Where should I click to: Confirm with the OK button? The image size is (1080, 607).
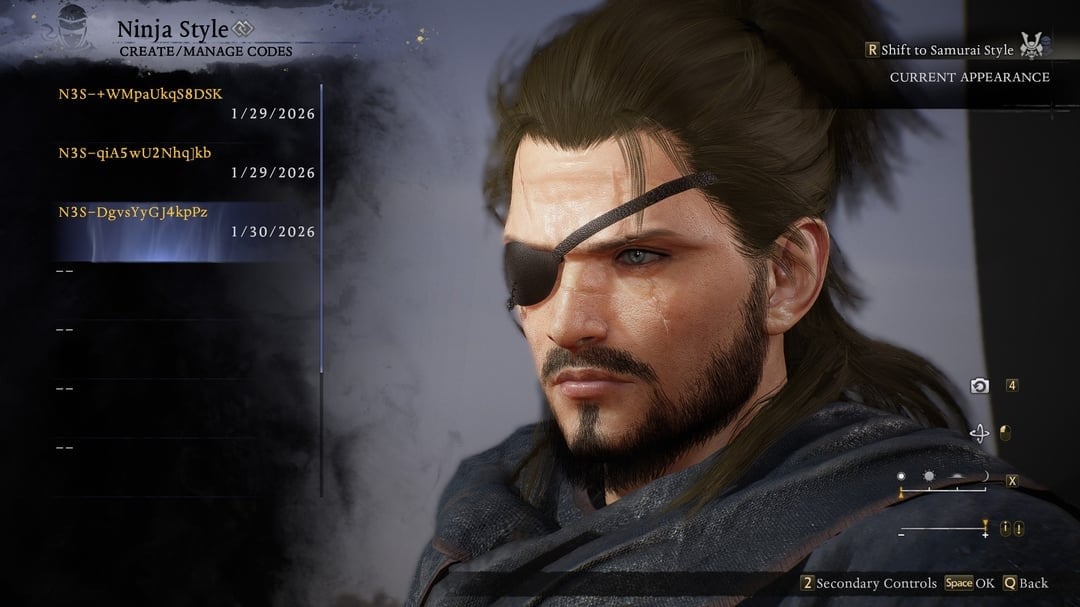(969, 583)
